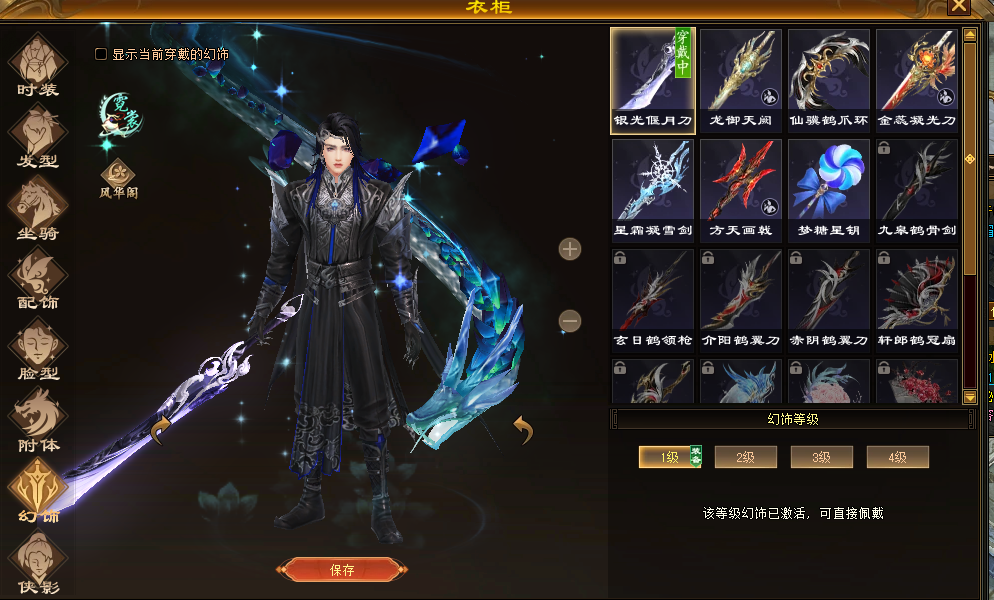Select the 龙御天阙 weapon skin
This screenshot has height=600, width=994.
coord(741,81)
